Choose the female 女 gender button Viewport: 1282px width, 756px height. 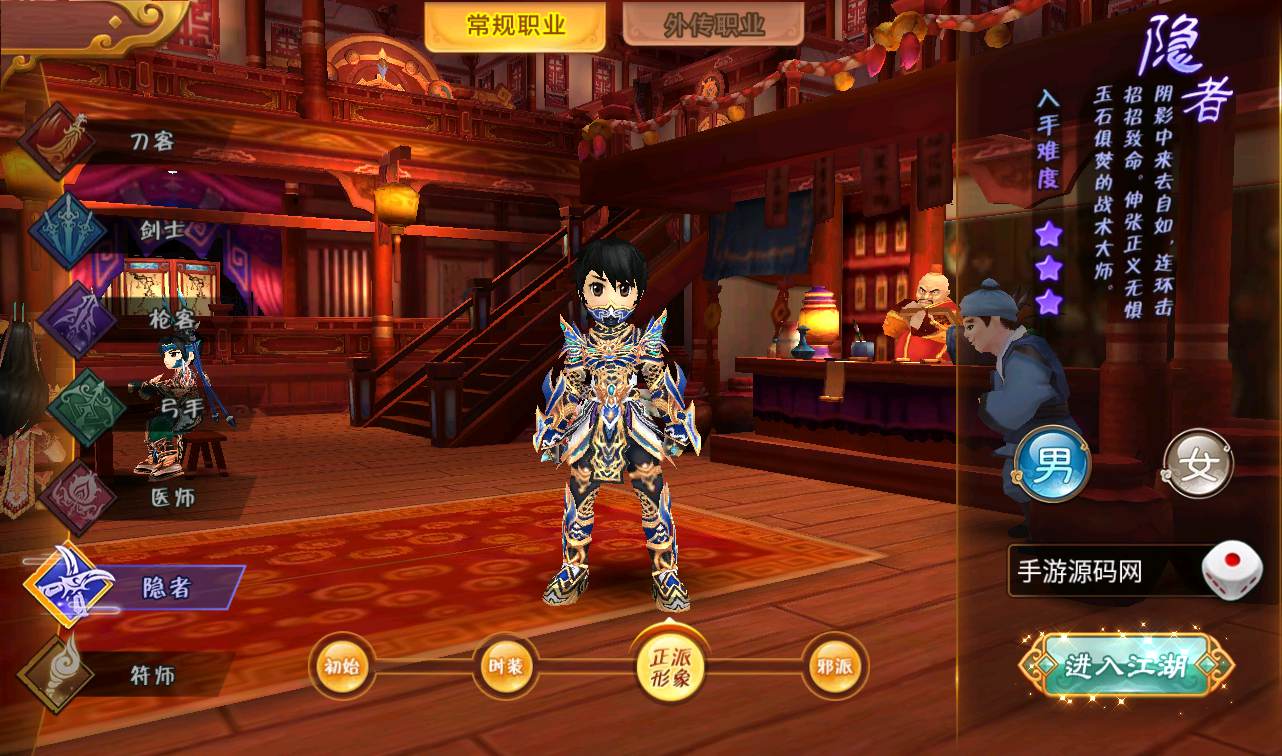(x=1198, y=464)
